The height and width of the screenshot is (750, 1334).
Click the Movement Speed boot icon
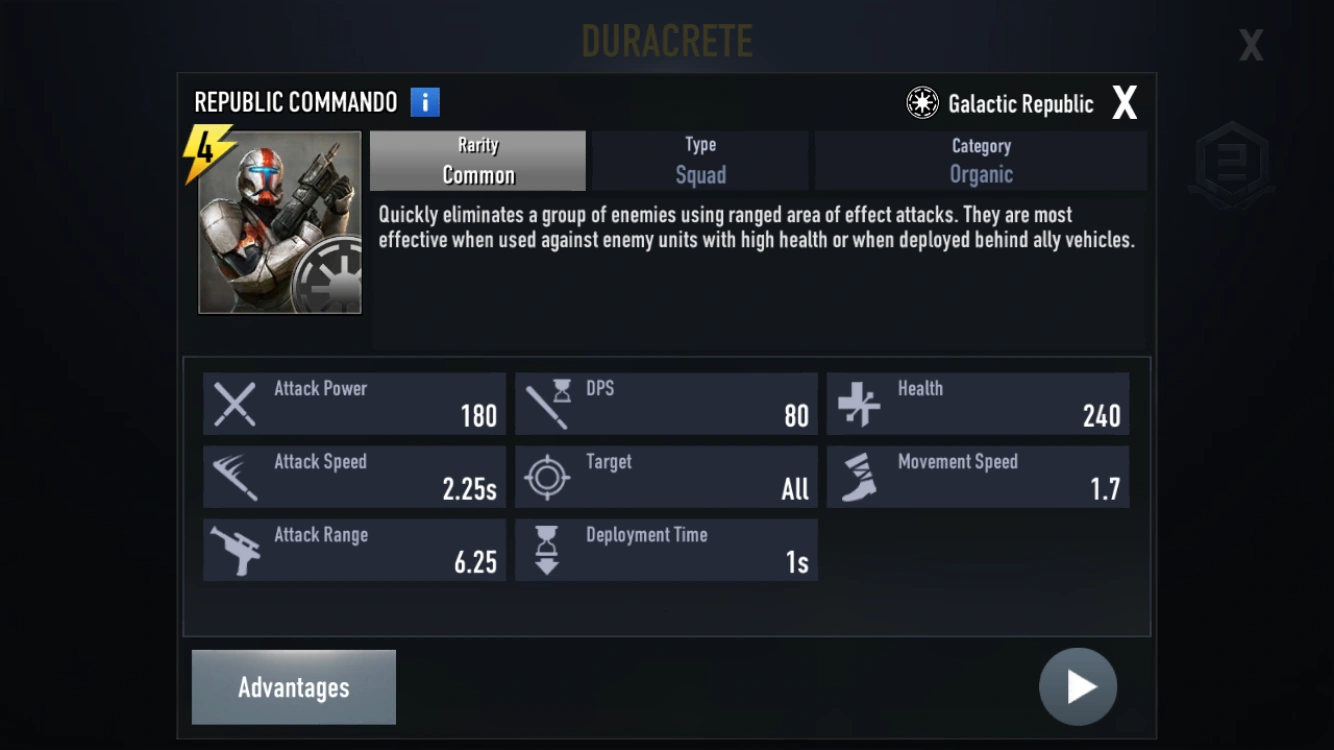click(858, 476)
